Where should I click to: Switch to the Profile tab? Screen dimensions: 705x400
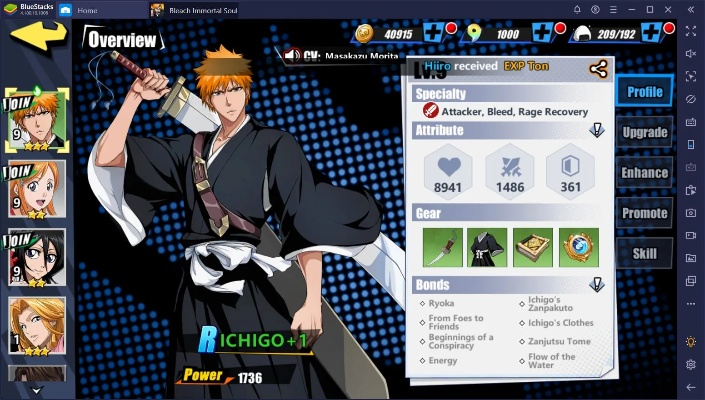pyautogui.click(x=644, y=92)
